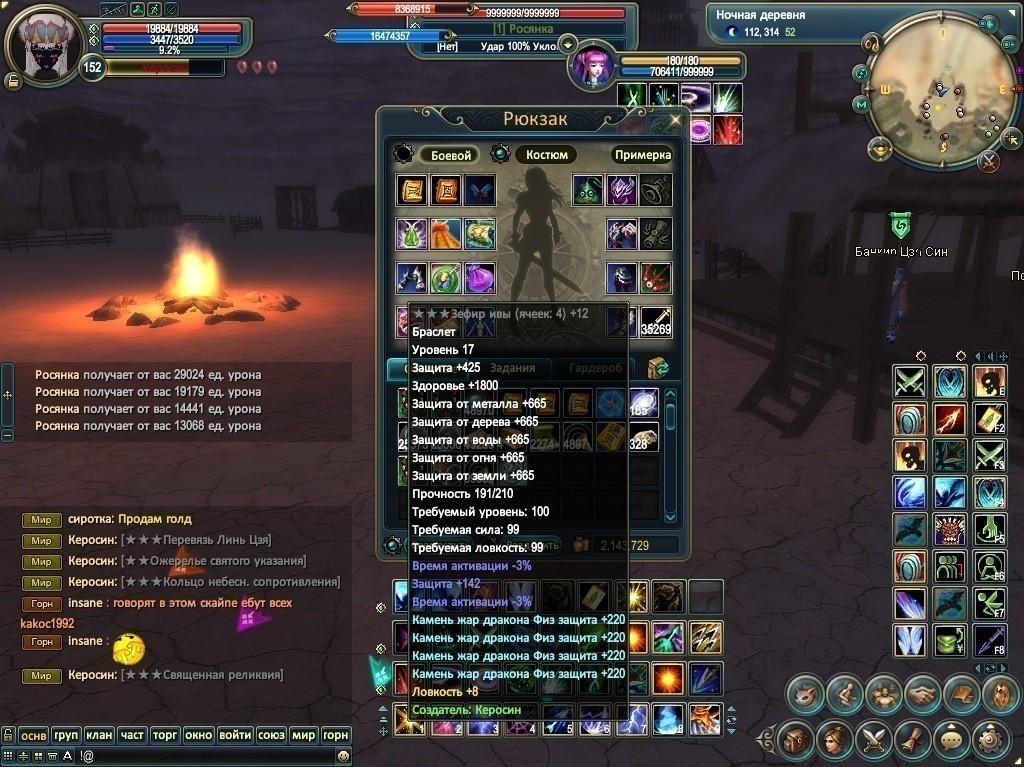Click the circular minimap
Screen dimensions: 1024x767
(929, 97)
